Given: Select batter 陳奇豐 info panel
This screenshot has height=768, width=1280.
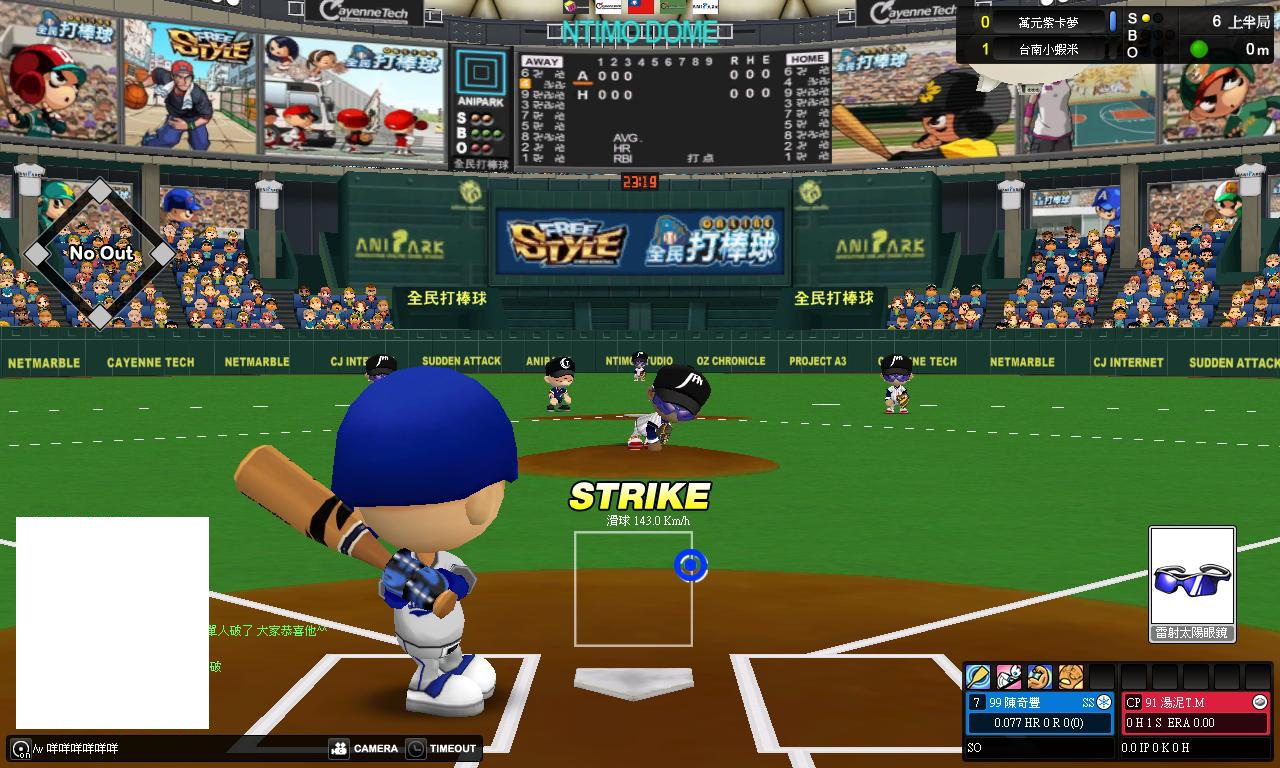Looking at the screenshot, I should [1039, 712].
